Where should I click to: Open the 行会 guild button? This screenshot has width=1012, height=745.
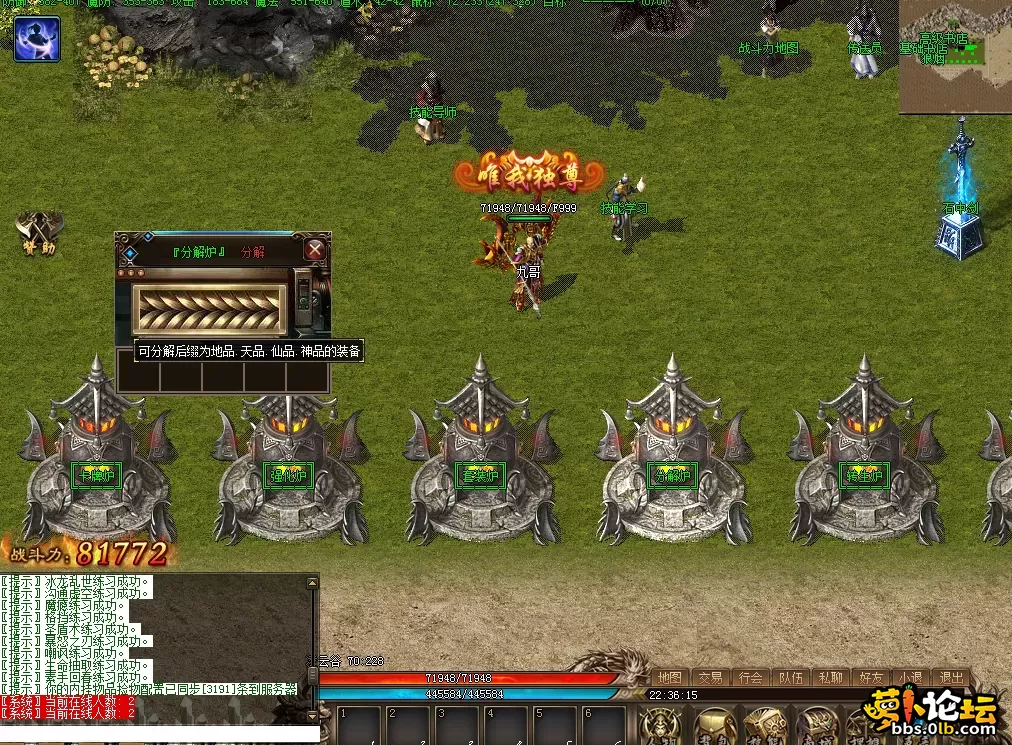[x=750, y=677]
